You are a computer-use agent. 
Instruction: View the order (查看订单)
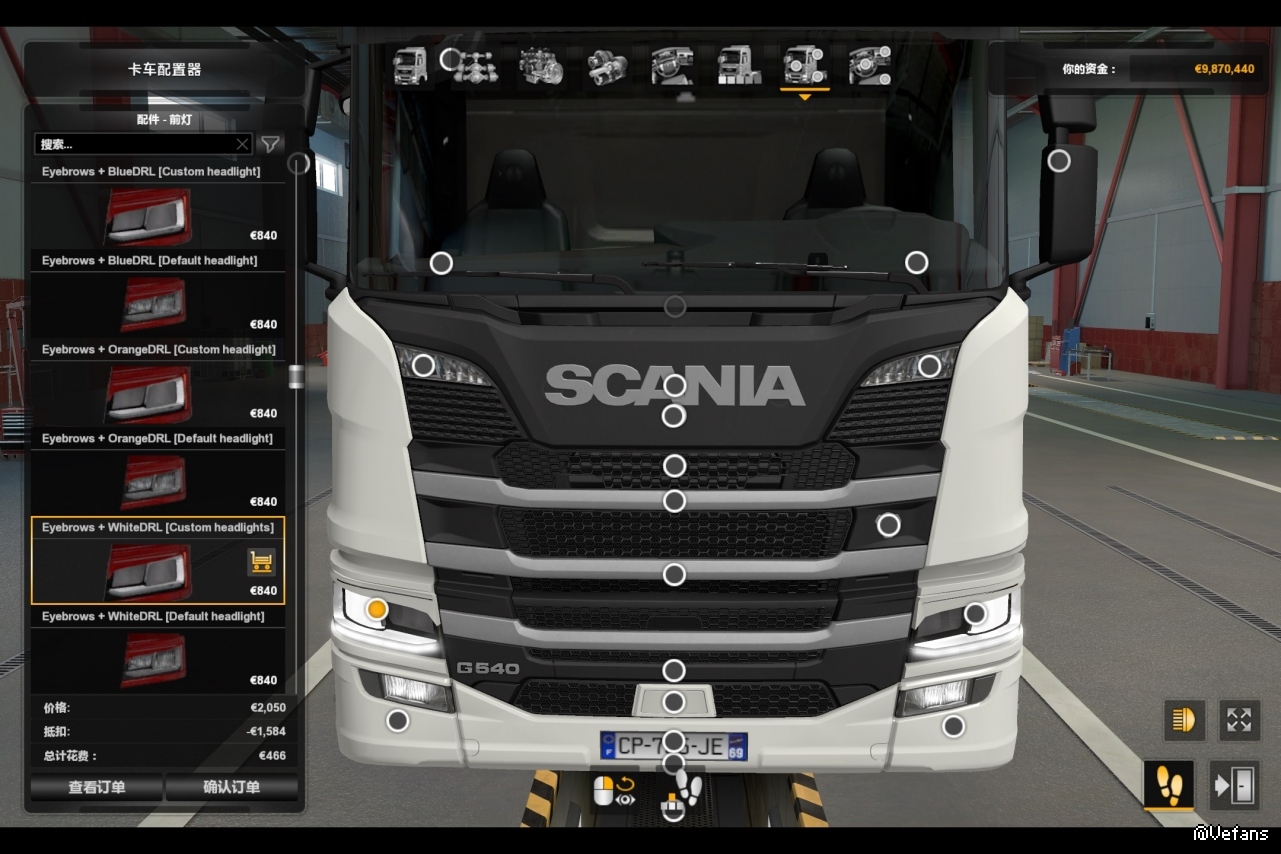[97, 787]
